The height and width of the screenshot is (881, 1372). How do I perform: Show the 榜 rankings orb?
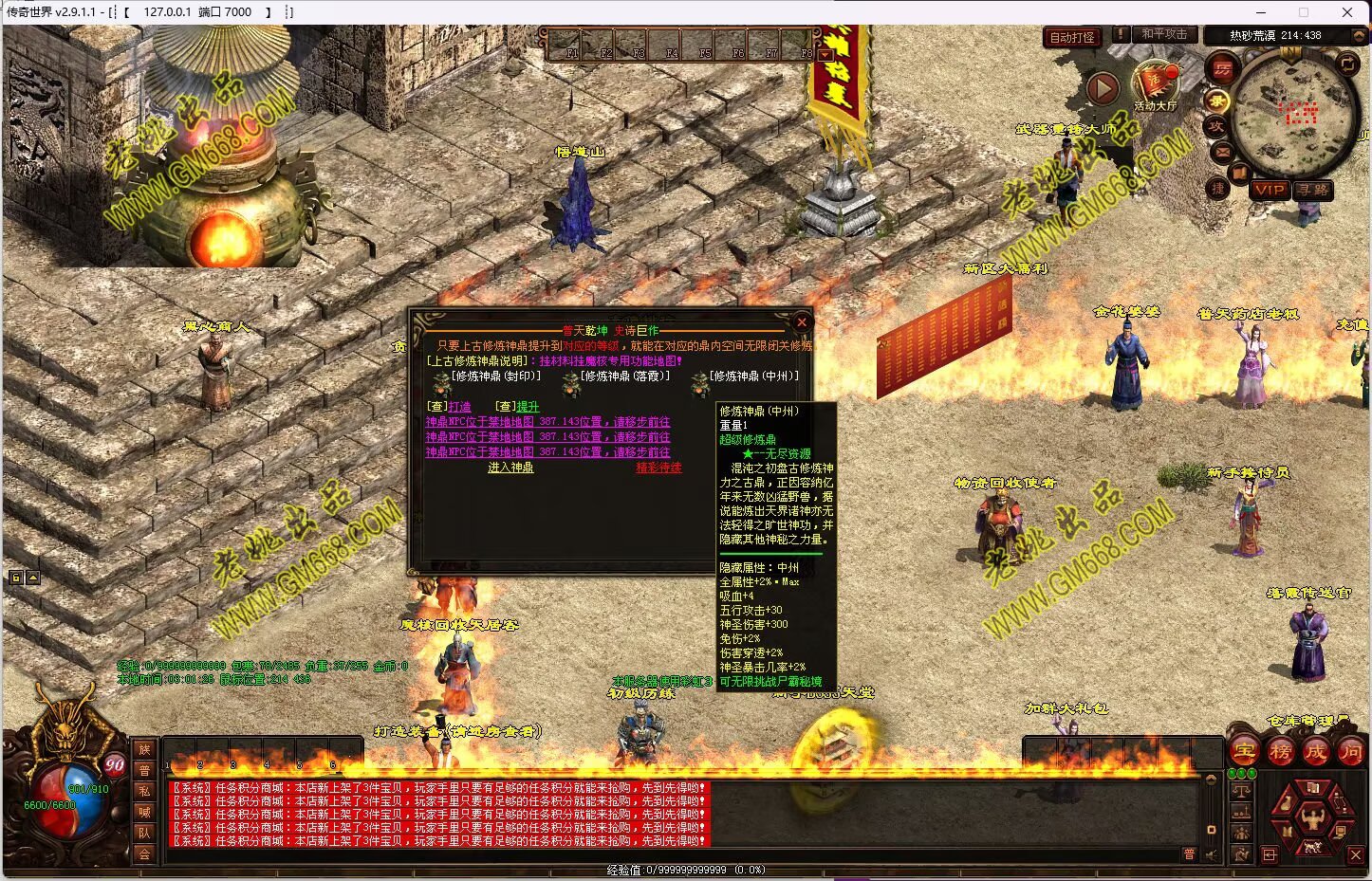click(x=1280, y=752)
